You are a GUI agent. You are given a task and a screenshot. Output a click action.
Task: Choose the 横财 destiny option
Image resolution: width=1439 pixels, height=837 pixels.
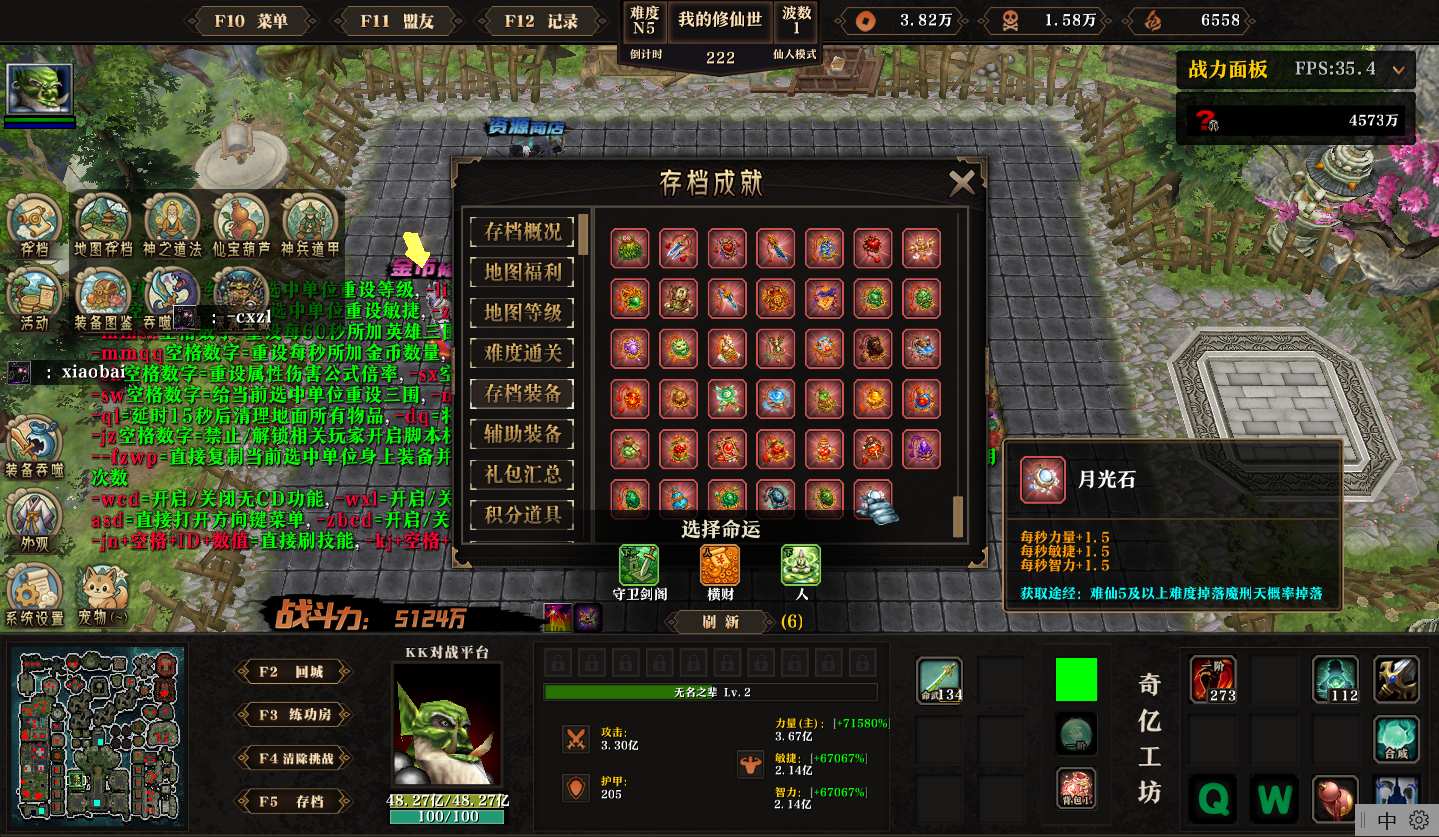tap(720, 566)
